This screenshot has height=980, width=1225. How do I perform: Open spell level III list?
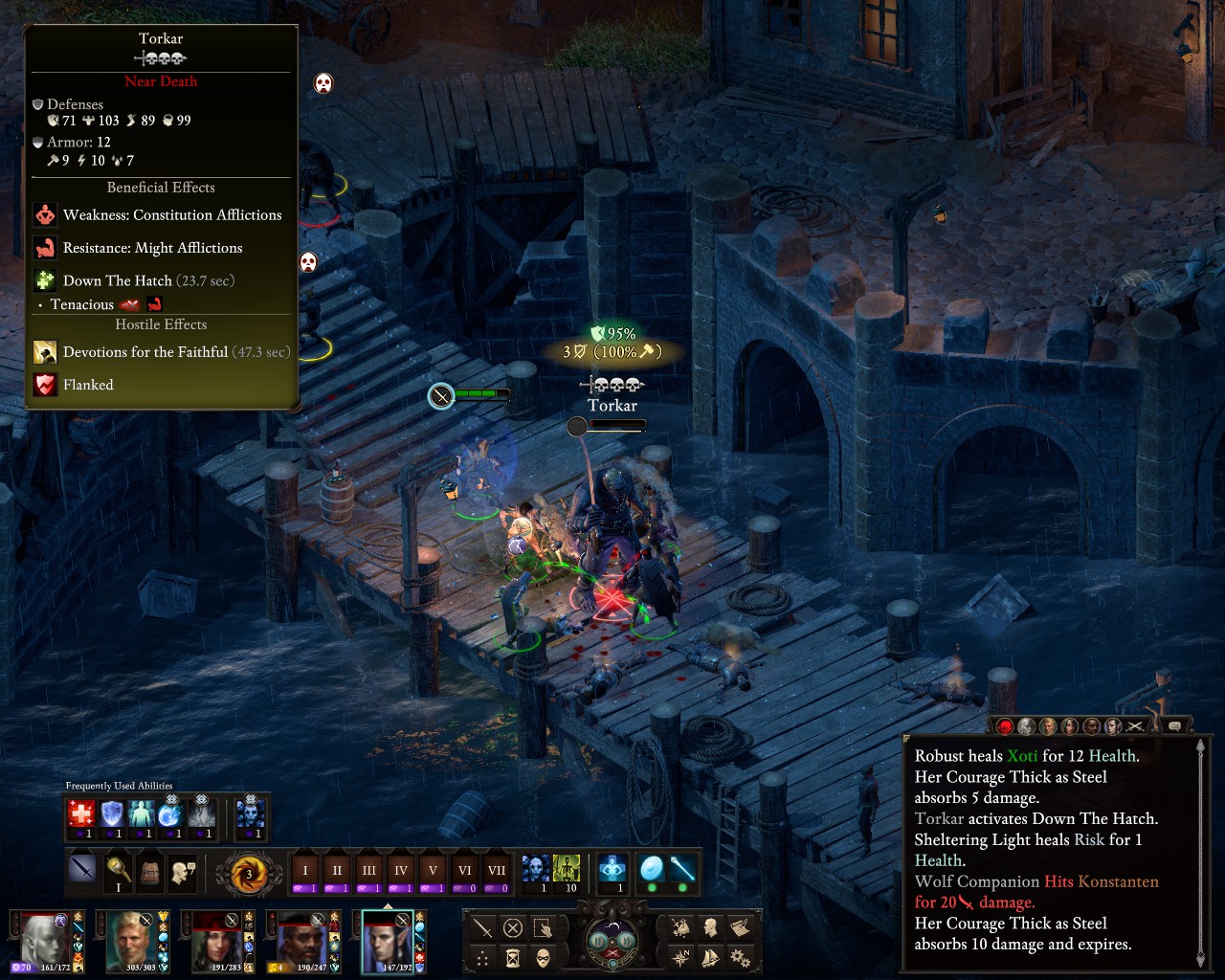pos(368,871)
